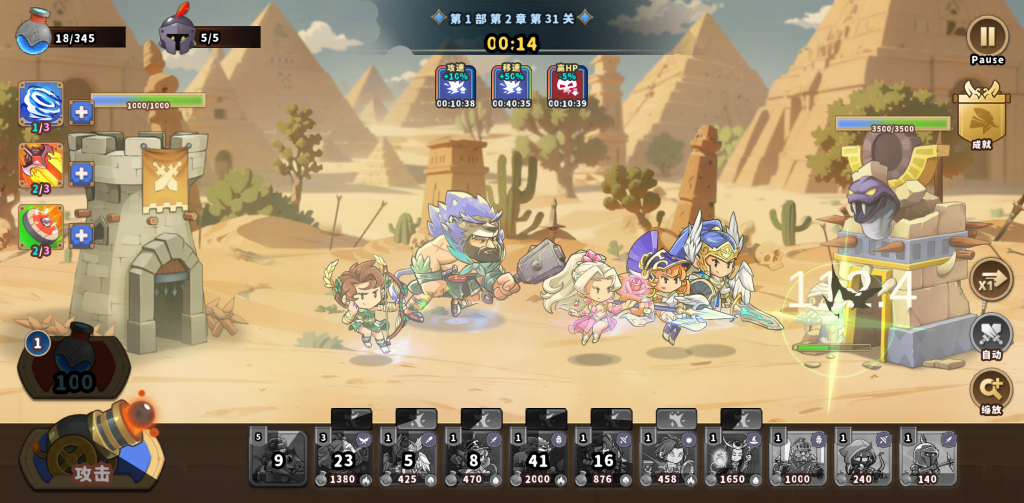The image size is (1024, 503).
Task: Click the plus button beside axe skill
Action: click(x=82, y=174)
